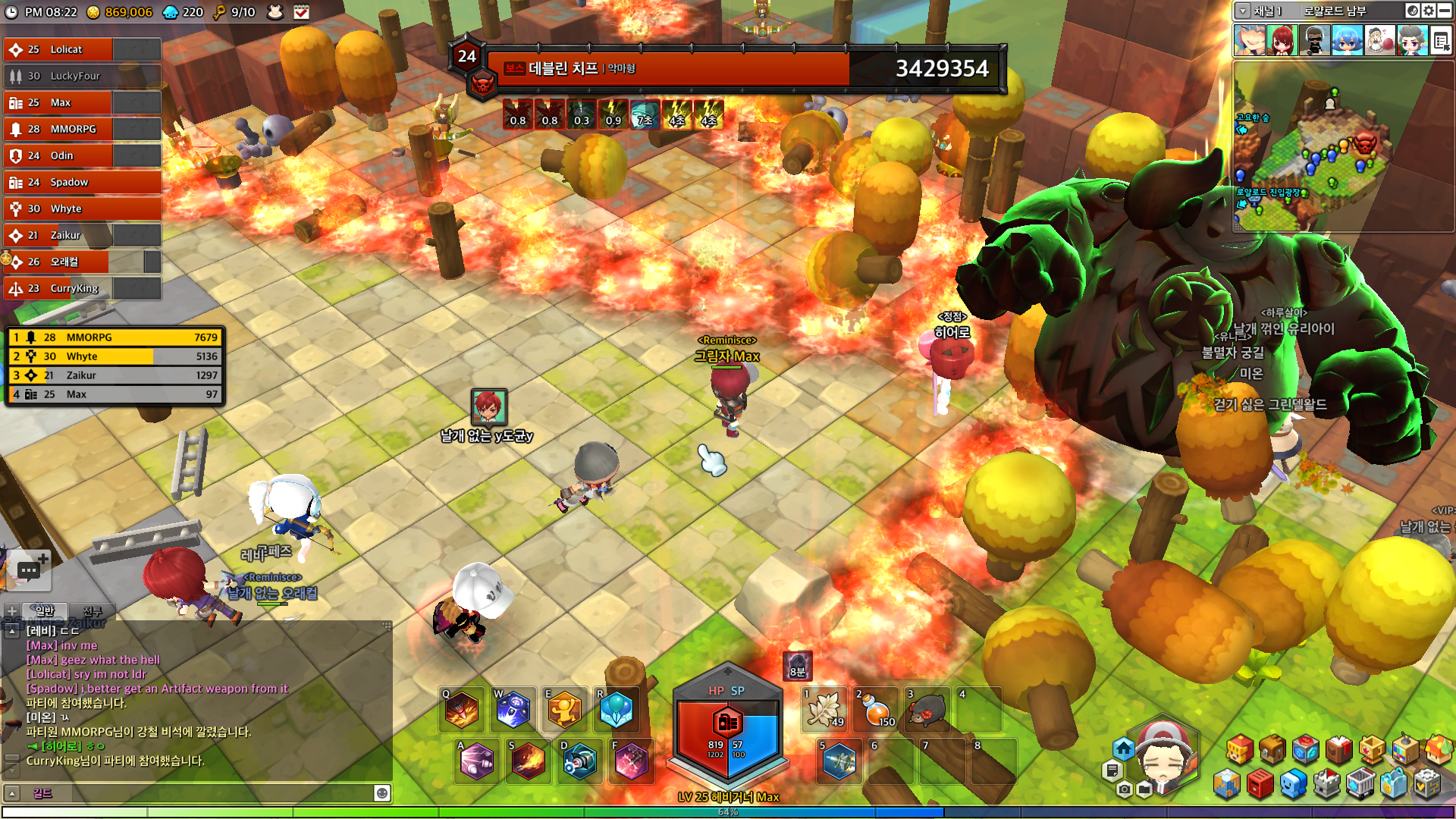The width and height of the screenshot is (1456, 819).
Task: Open the chat emoji picker
Action: 382,793
